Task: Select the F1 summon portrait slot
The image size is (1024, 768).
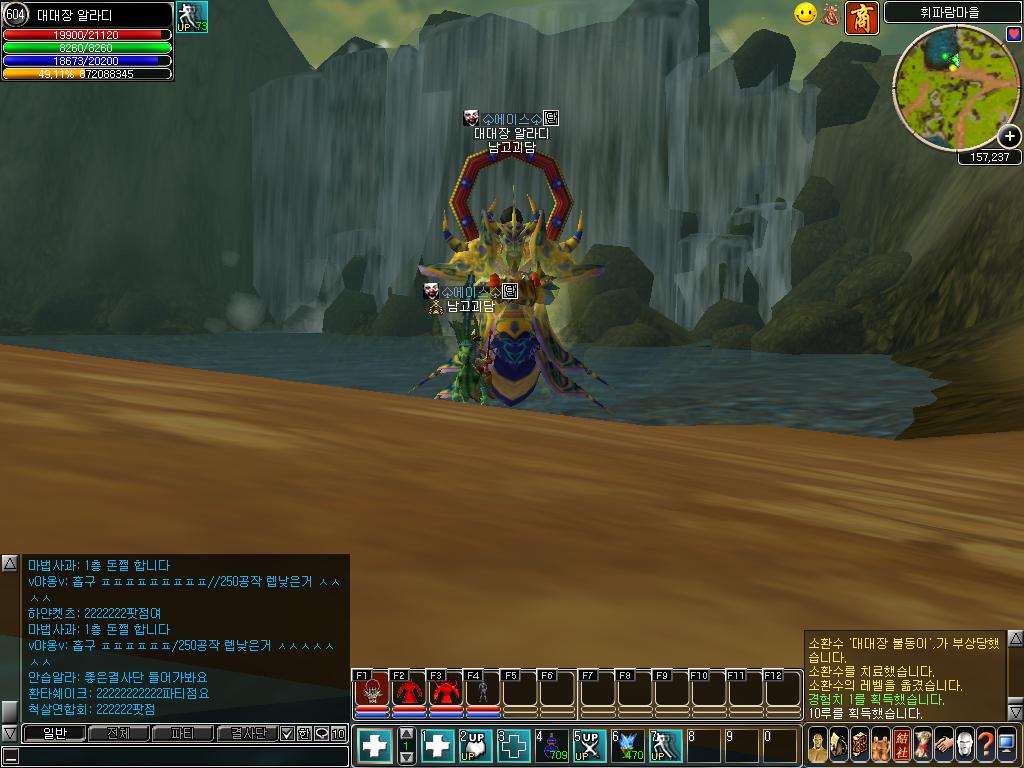Action: click(x=371, y=692)
